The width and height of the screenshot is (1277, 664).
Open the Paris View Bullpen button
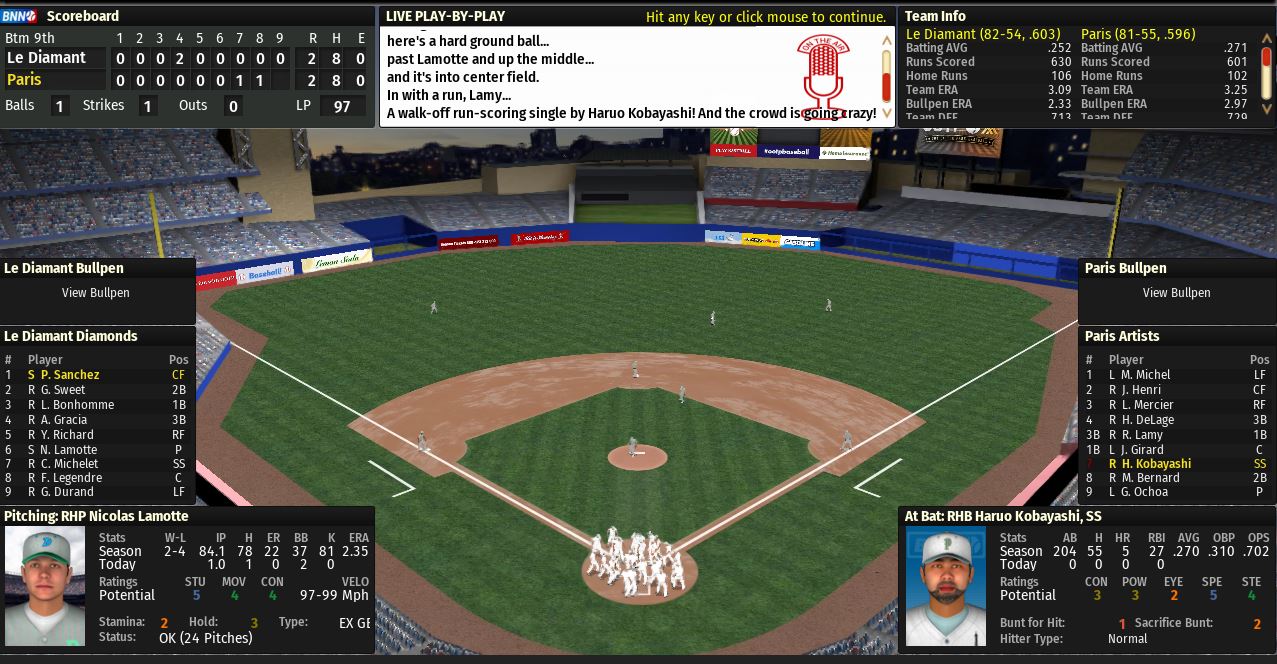(1176, 293)
